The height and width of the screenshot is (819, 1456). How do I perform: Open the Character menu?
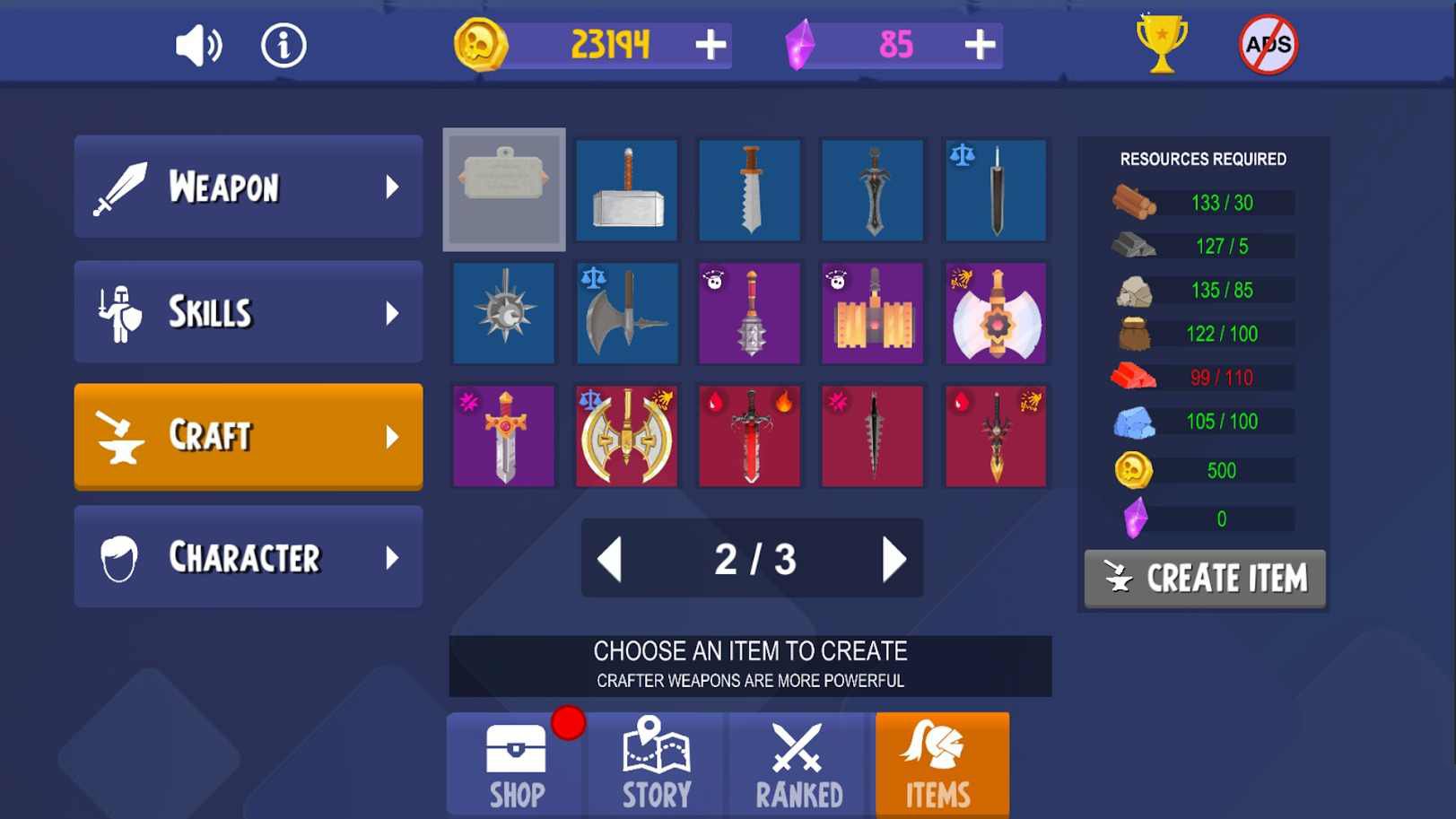[248, 557]
